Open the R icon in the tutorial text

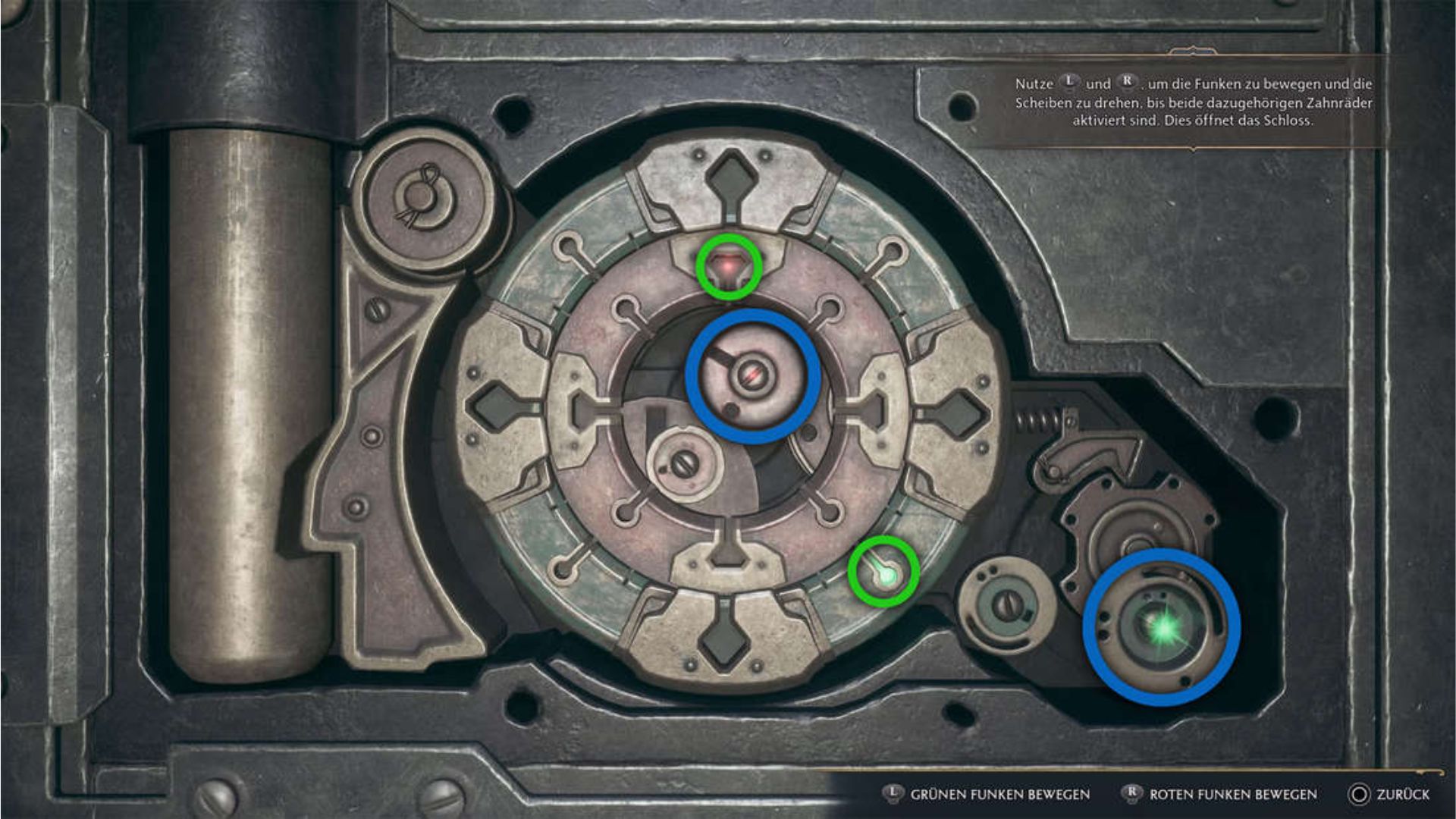1128,83
